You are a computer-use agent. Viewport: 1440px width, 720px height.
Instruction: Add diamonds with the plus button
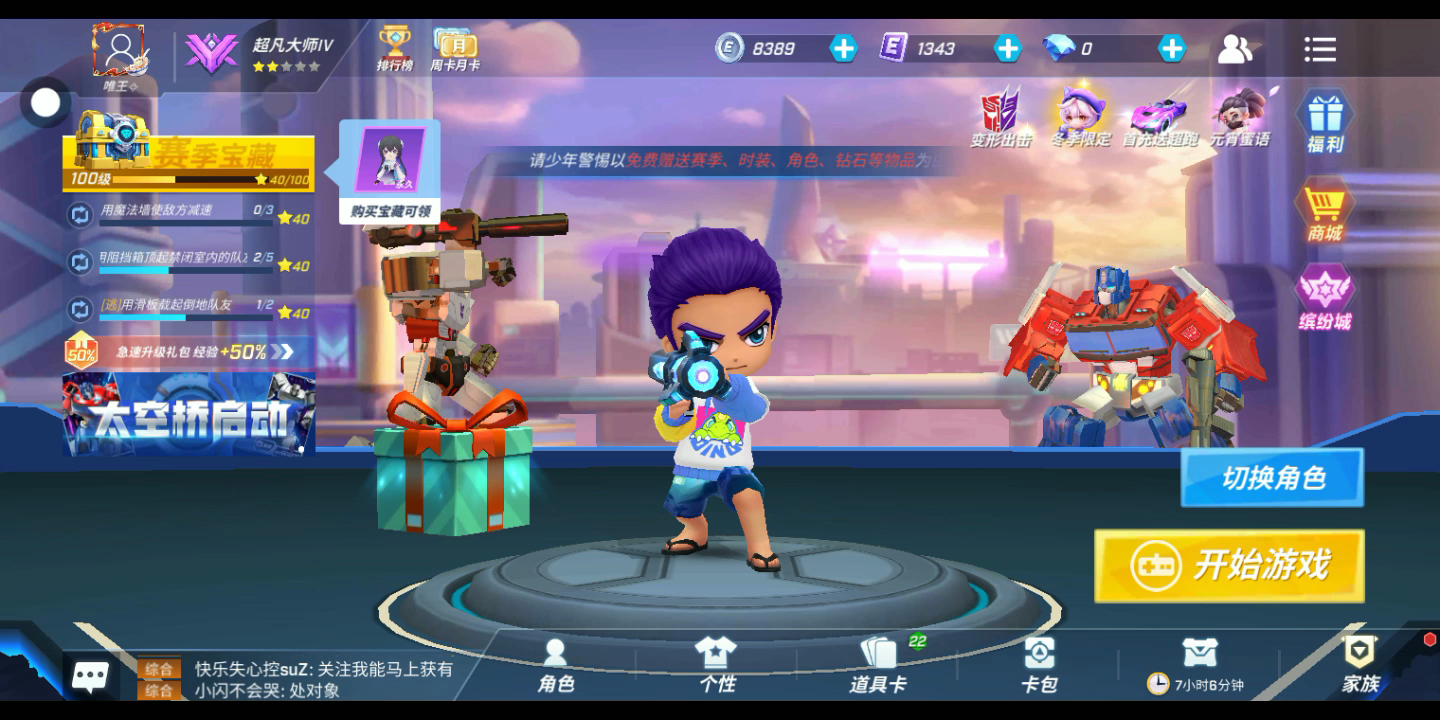[1171, 48]
